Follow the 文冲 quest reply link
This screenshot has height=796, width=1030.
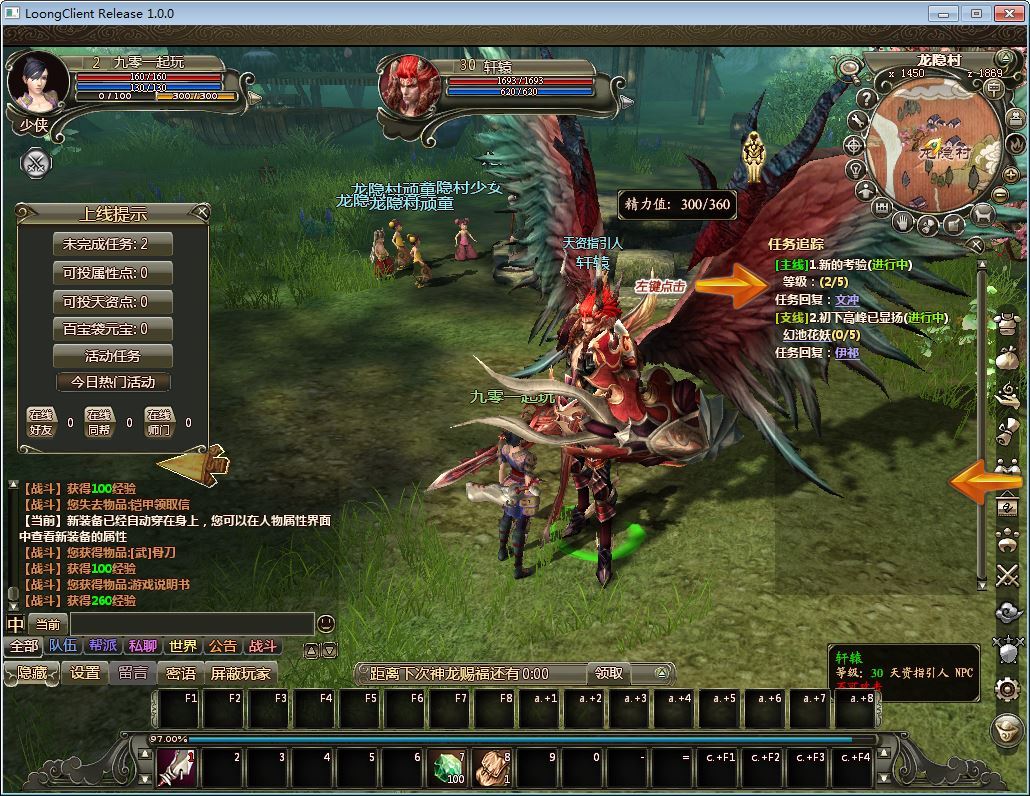tap(847, 300)
